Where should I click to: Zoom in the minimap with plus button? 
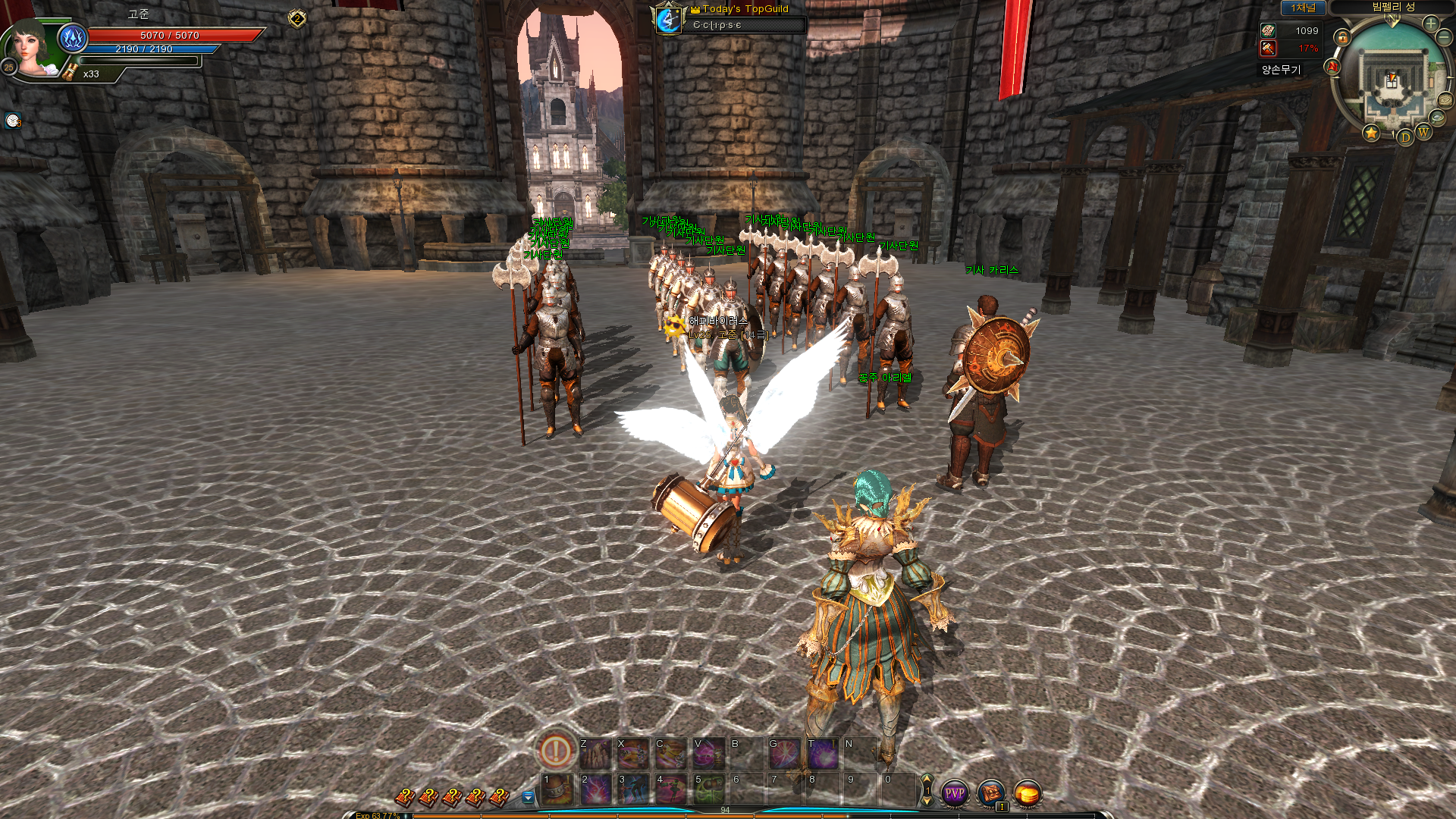pos(1431,24)
